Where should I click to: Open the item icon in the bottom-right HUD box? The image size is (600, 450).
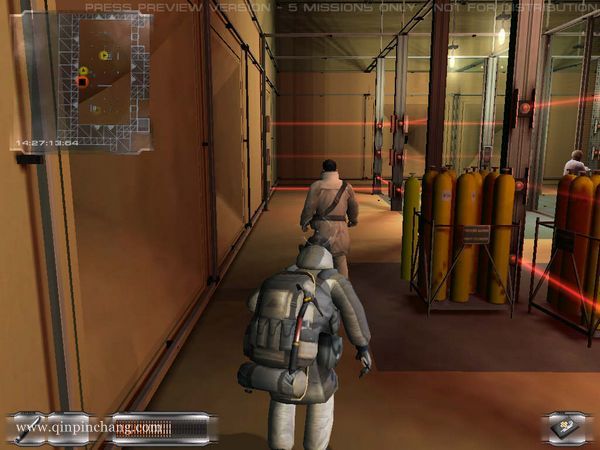pos(567,427)
